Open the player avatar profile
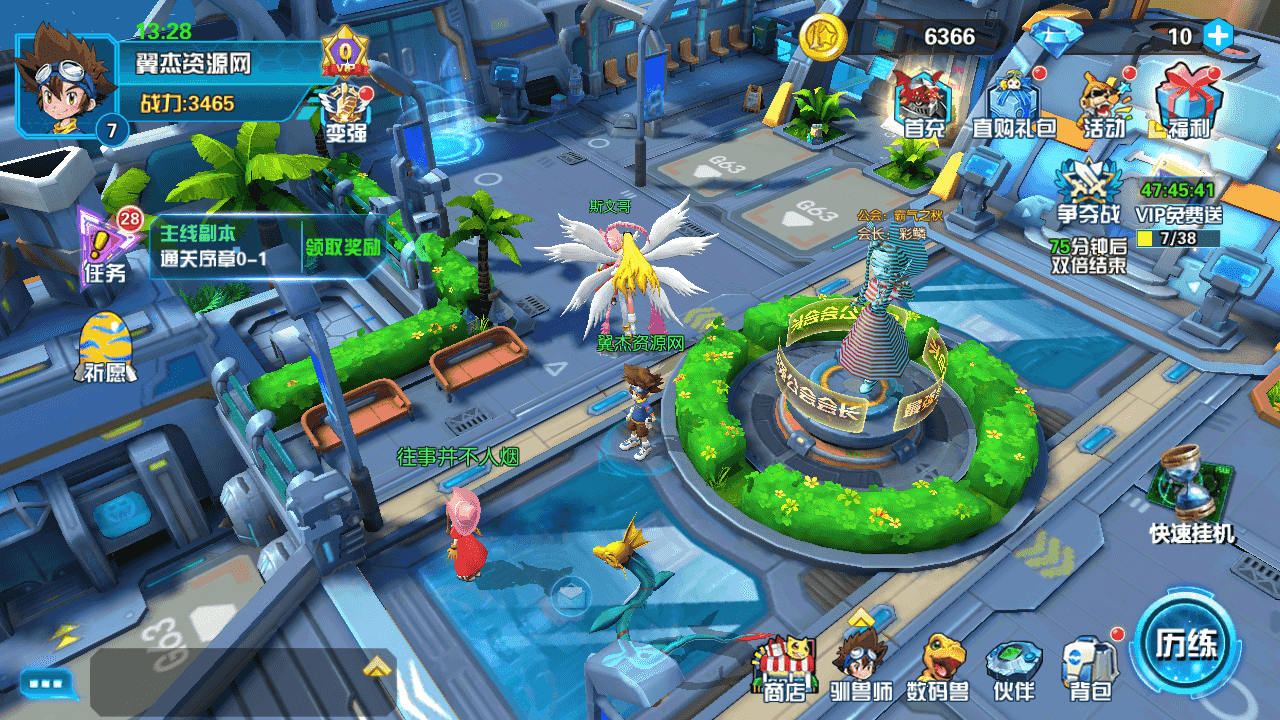This screenshot has width=1280, height=720. point(62,82)
